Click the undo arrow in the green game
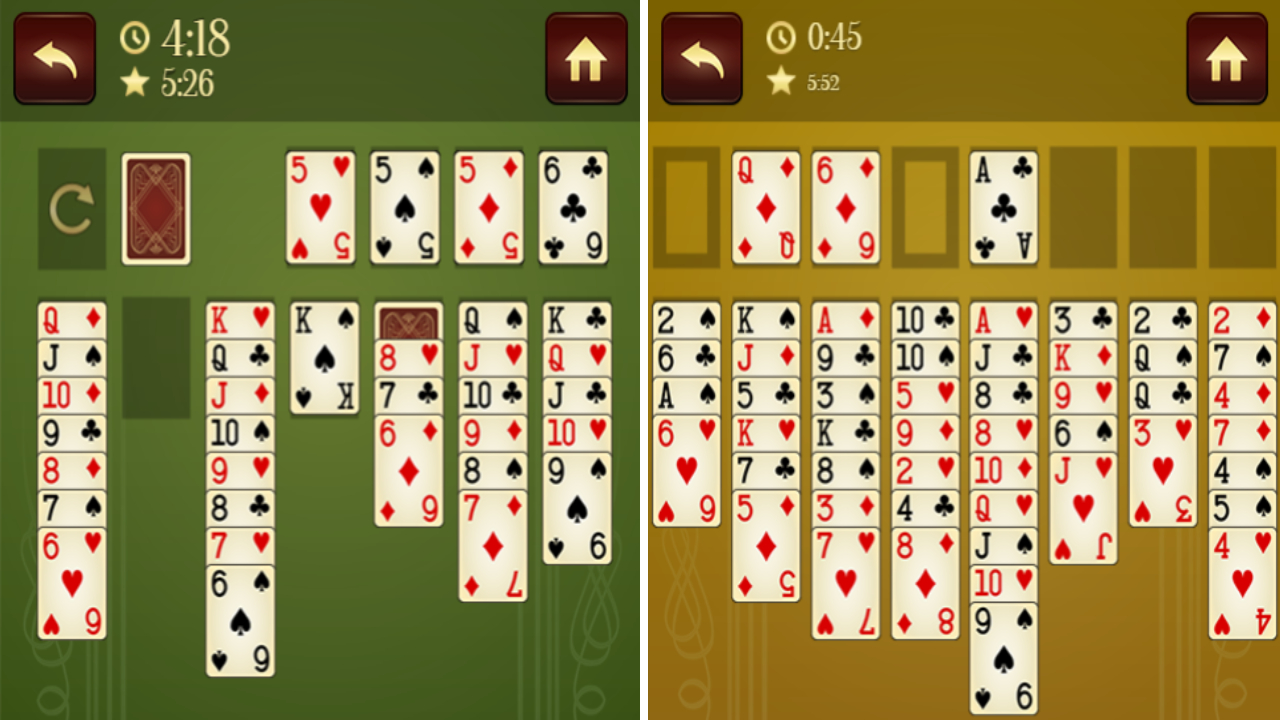 tap(54, 58)
